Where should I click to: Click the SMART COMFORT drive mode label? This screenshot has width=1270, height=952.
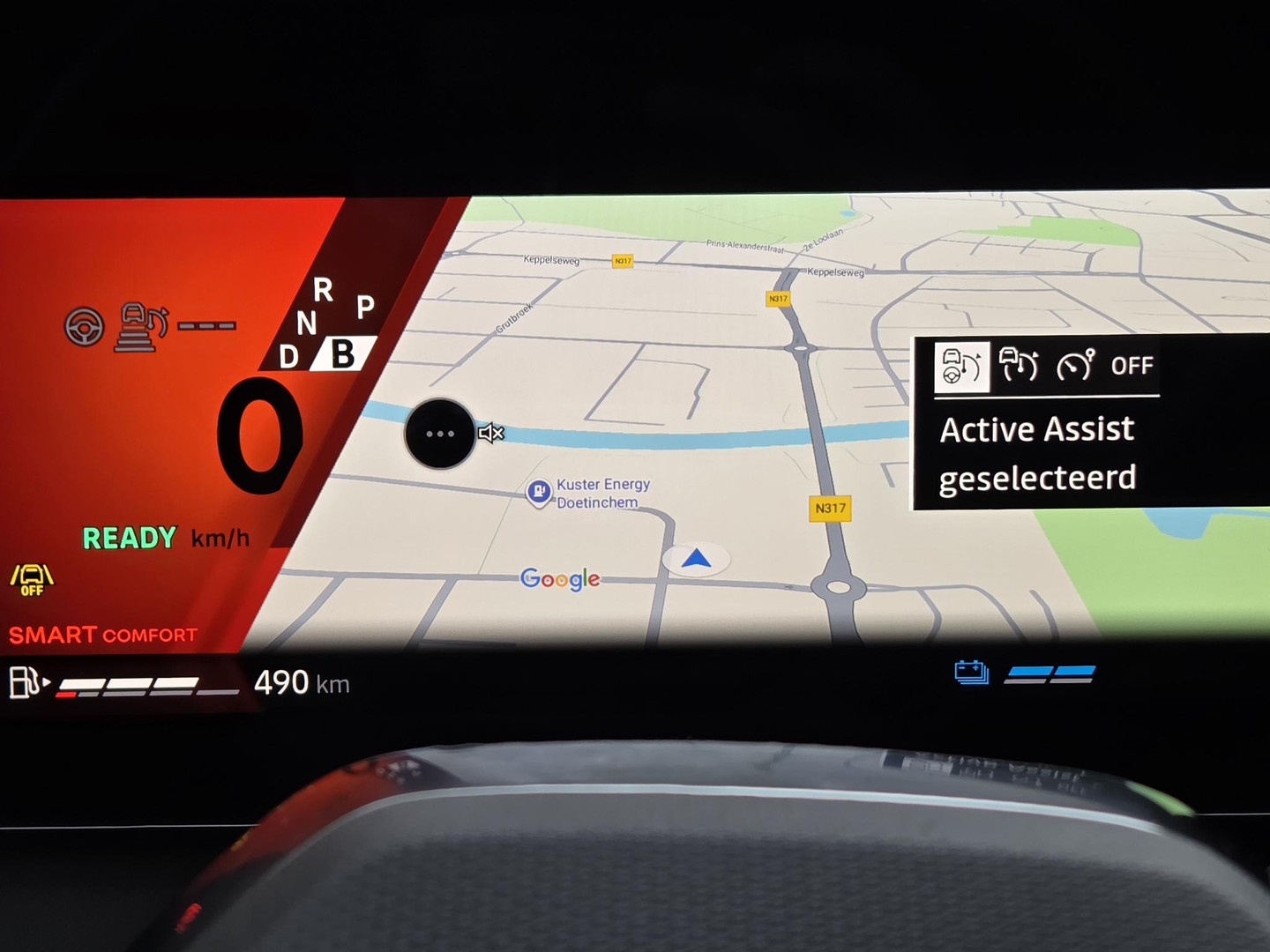tap(103, 635)
